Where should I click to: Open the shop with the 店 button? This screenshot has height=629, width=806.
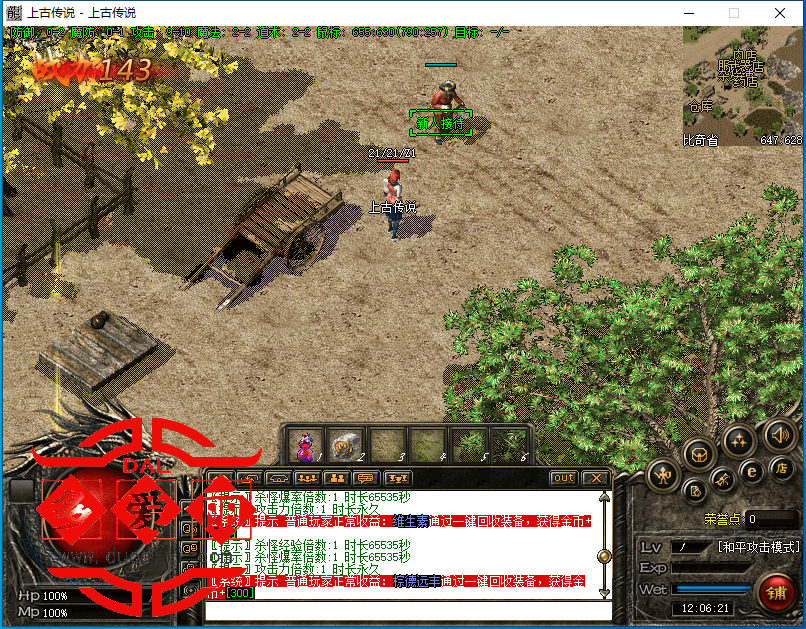pyautogui.click(x=781, y=468)
